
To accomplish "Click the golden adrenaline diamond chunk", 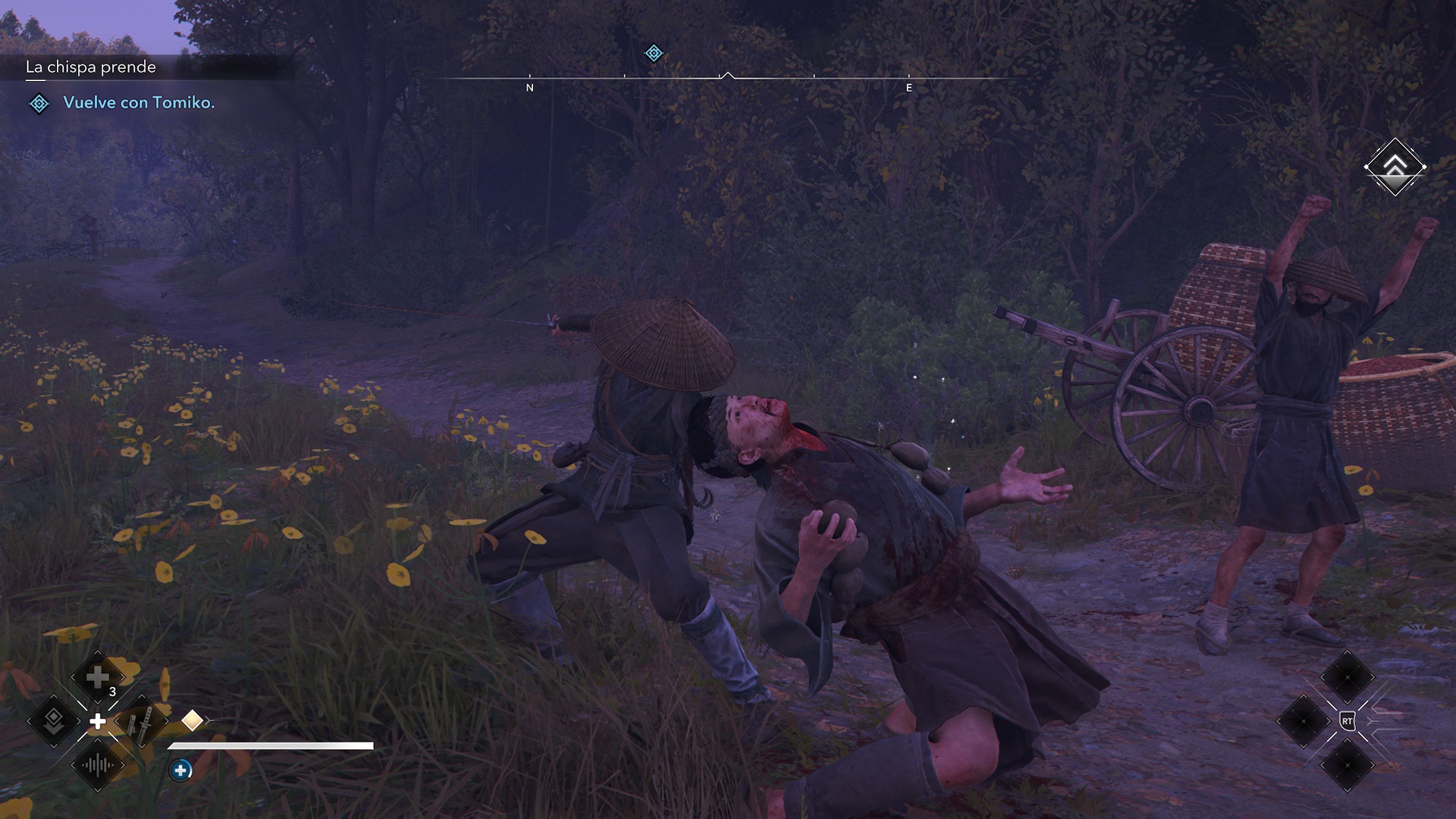I will point(192,720).
